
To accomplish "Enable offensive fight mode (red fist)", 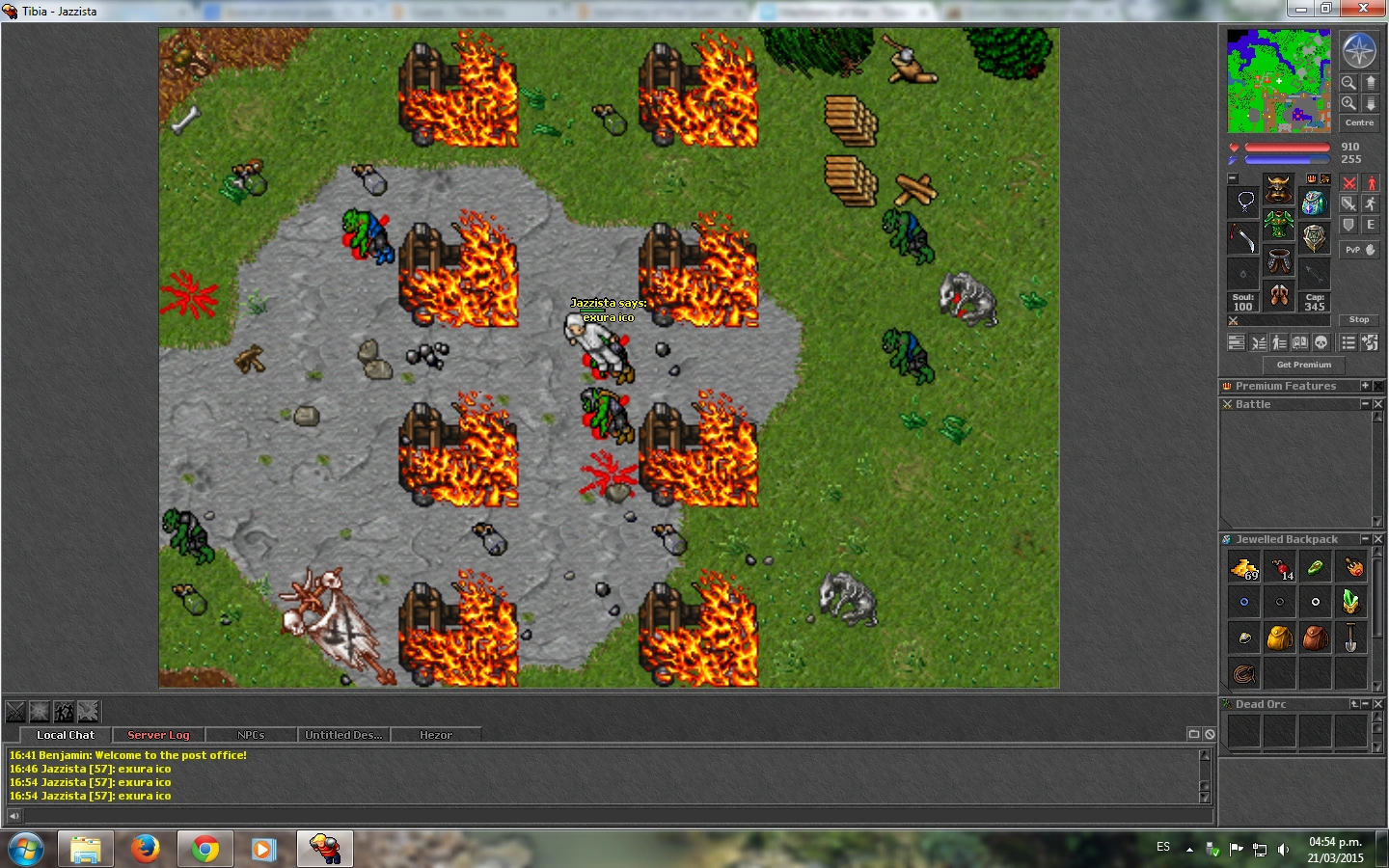I will [x=1348, y=183].
